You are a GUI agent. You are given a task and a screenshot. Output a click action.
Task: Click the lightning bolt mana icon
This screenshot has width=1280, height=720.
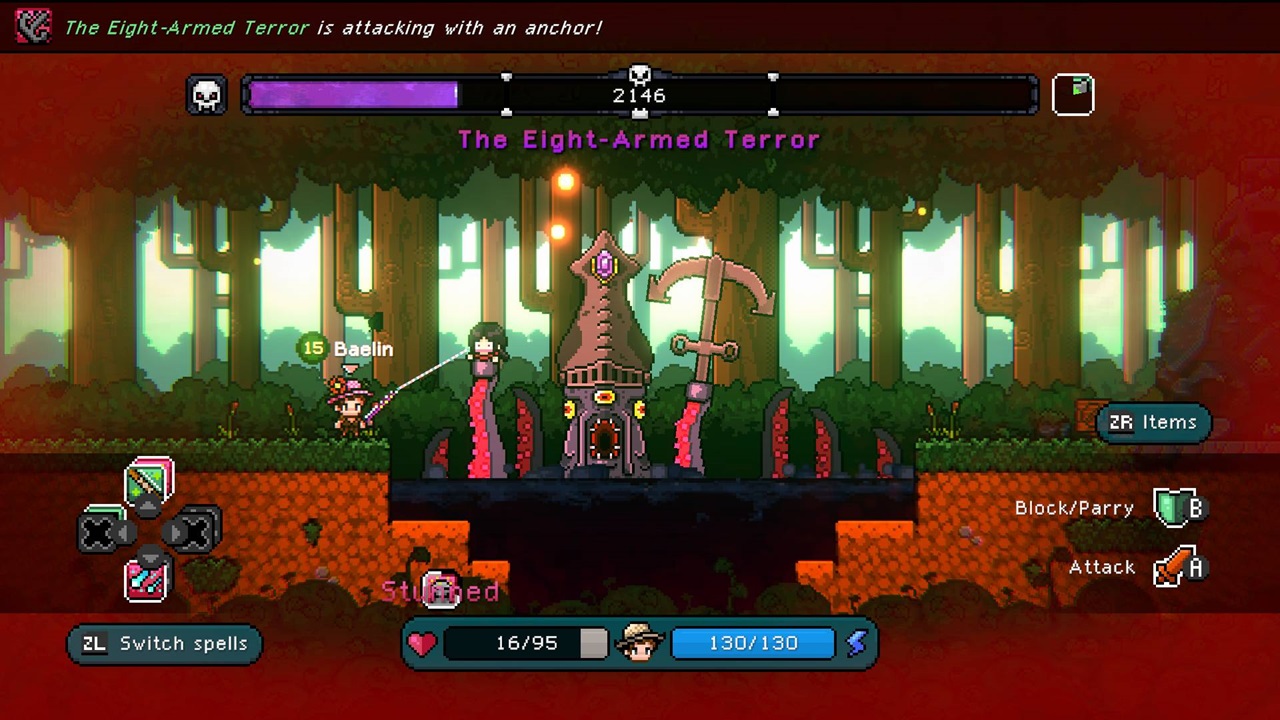coord(856,643)
